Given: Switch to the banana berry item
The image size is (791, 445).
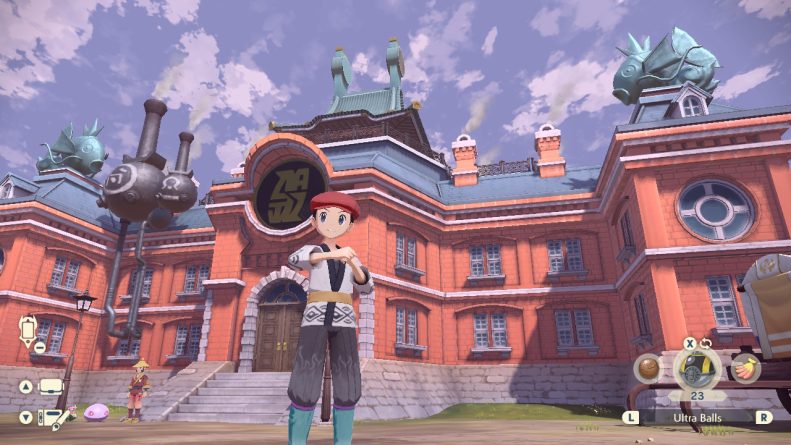Looking at the screenshot, I should pos(745,367).
